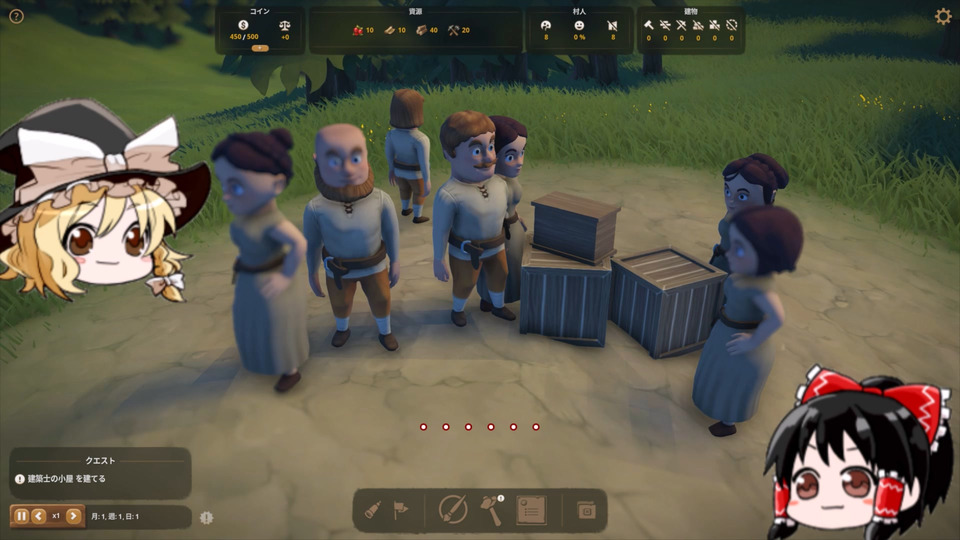Click the alert gear icon beside the date
960x540 pixels.
point(206,517)
